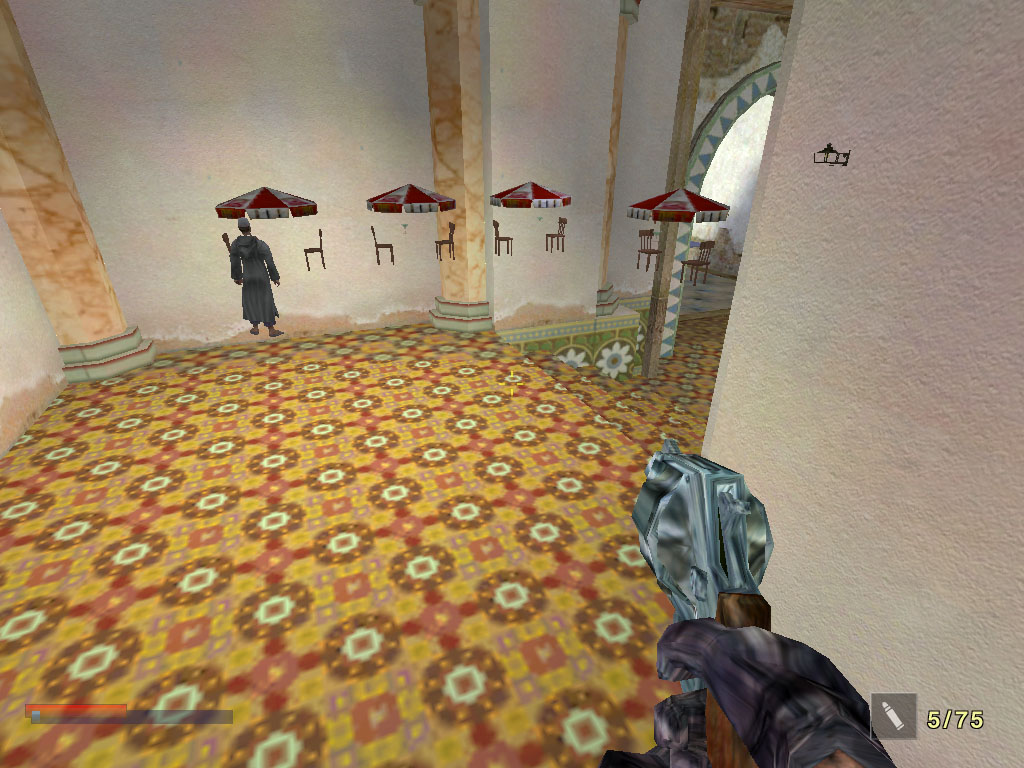Click the bullet ammo type icon

coord(893,716)
